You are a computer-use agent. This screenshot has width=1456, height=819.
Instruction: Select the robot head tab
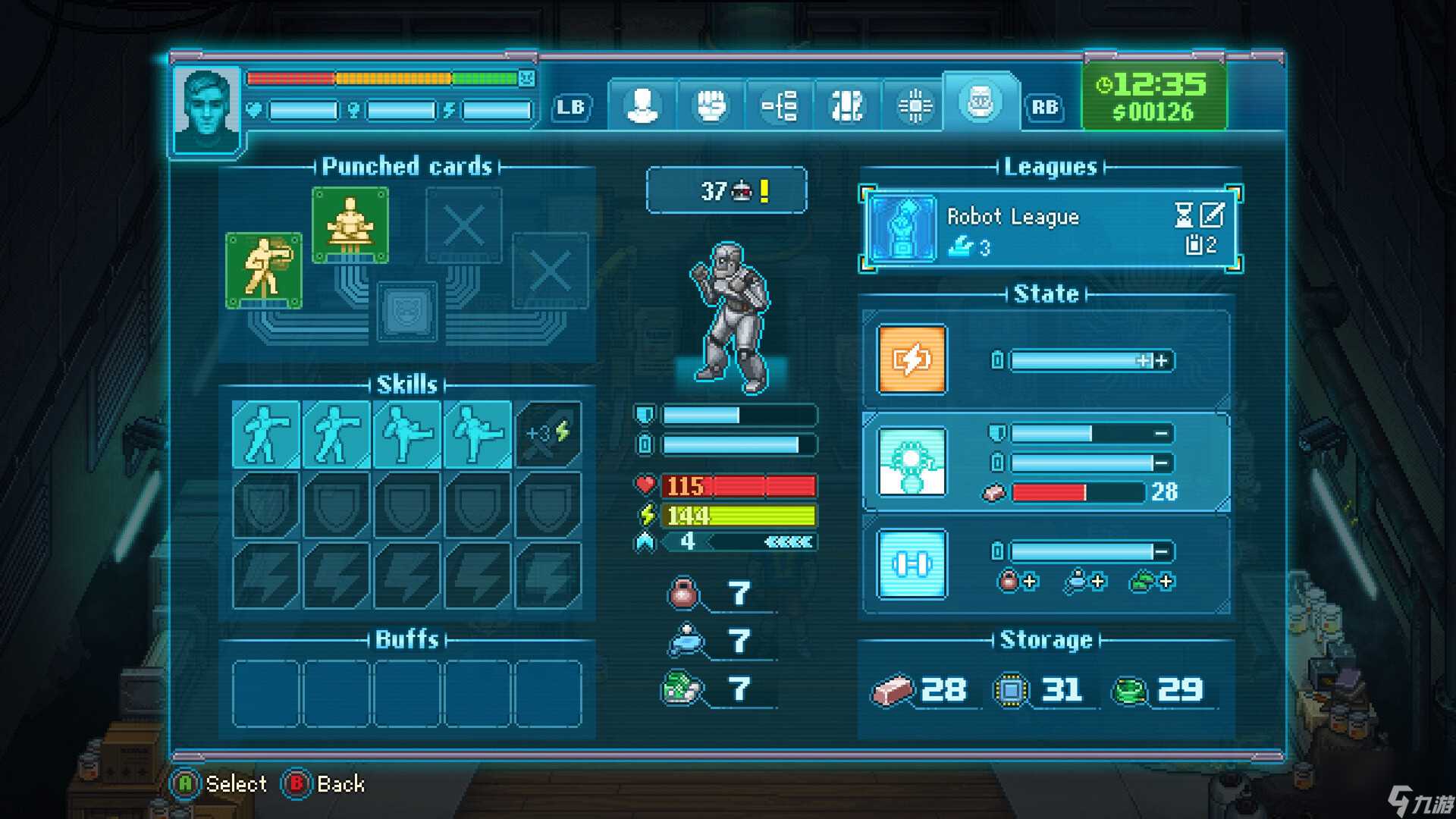coord(981,102)
